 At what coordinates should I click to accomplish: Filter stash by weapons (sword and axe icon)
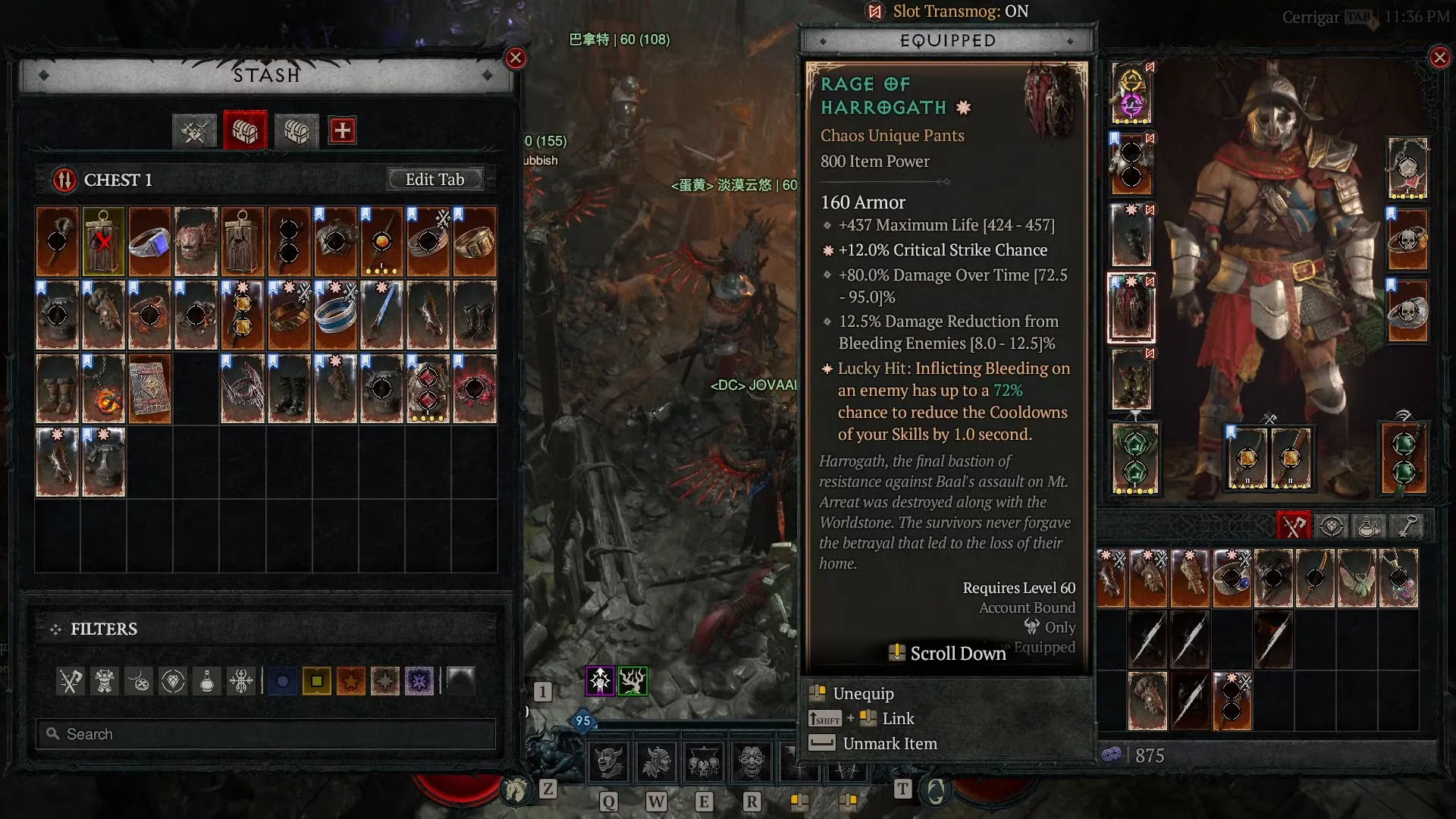pos(71,682)
